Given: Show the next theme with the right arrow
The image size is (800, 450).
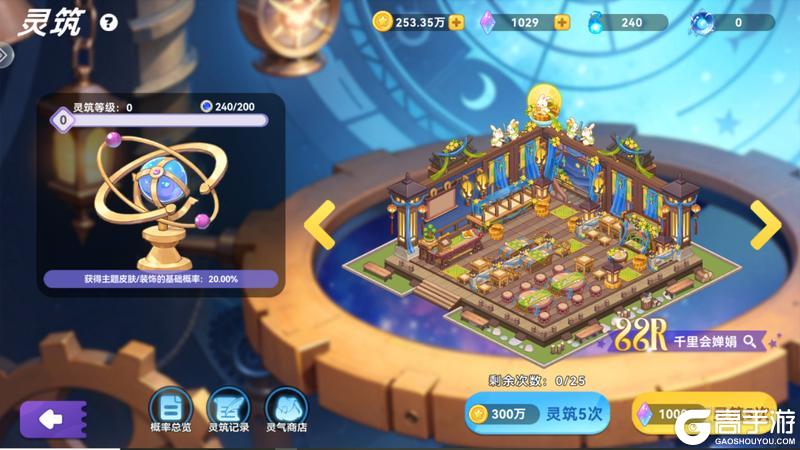Looking at the screenshot, I should [765, 225].
